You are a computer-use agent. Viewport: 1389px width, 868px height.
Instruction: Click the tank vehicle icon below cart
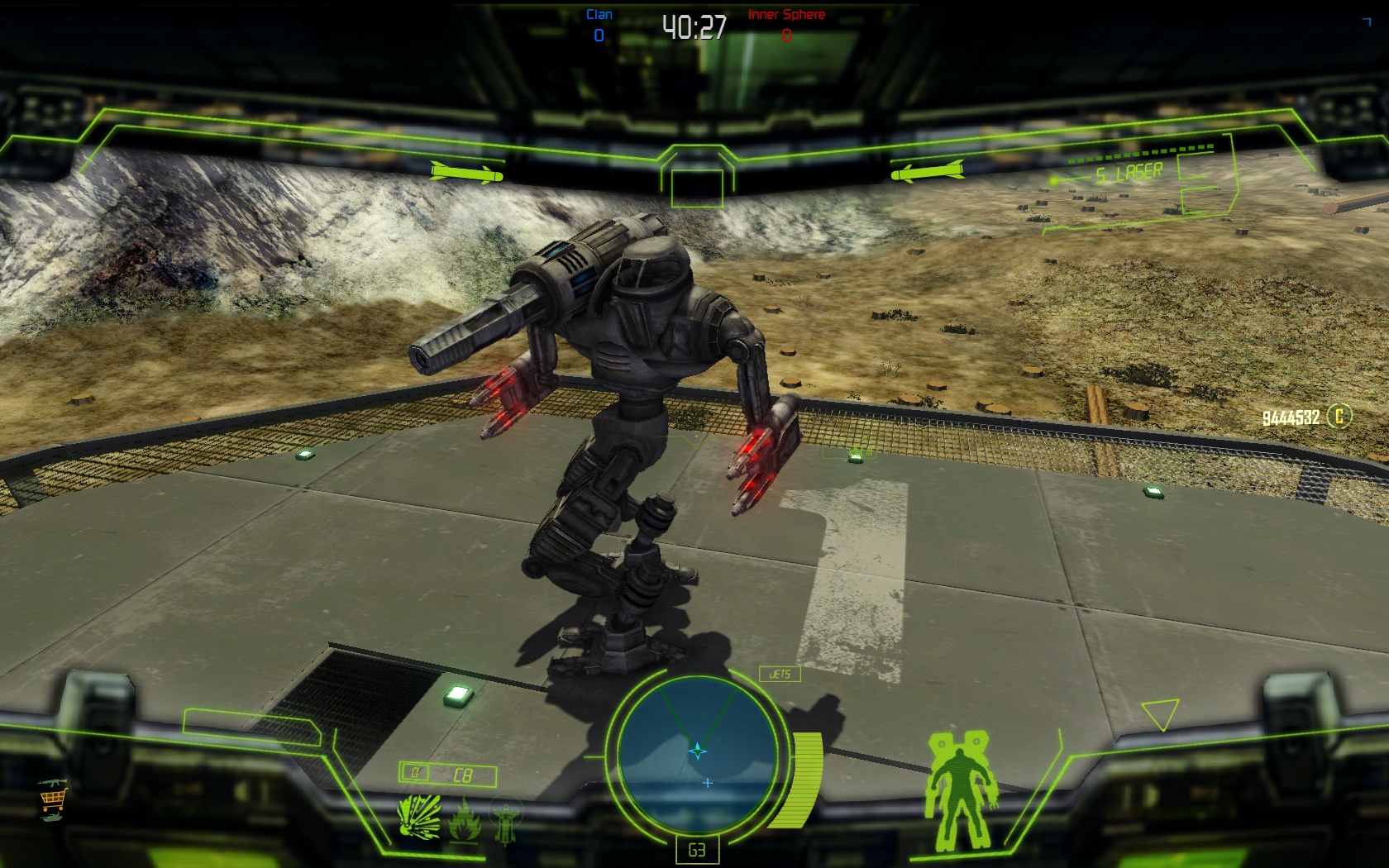pos(51,818)
